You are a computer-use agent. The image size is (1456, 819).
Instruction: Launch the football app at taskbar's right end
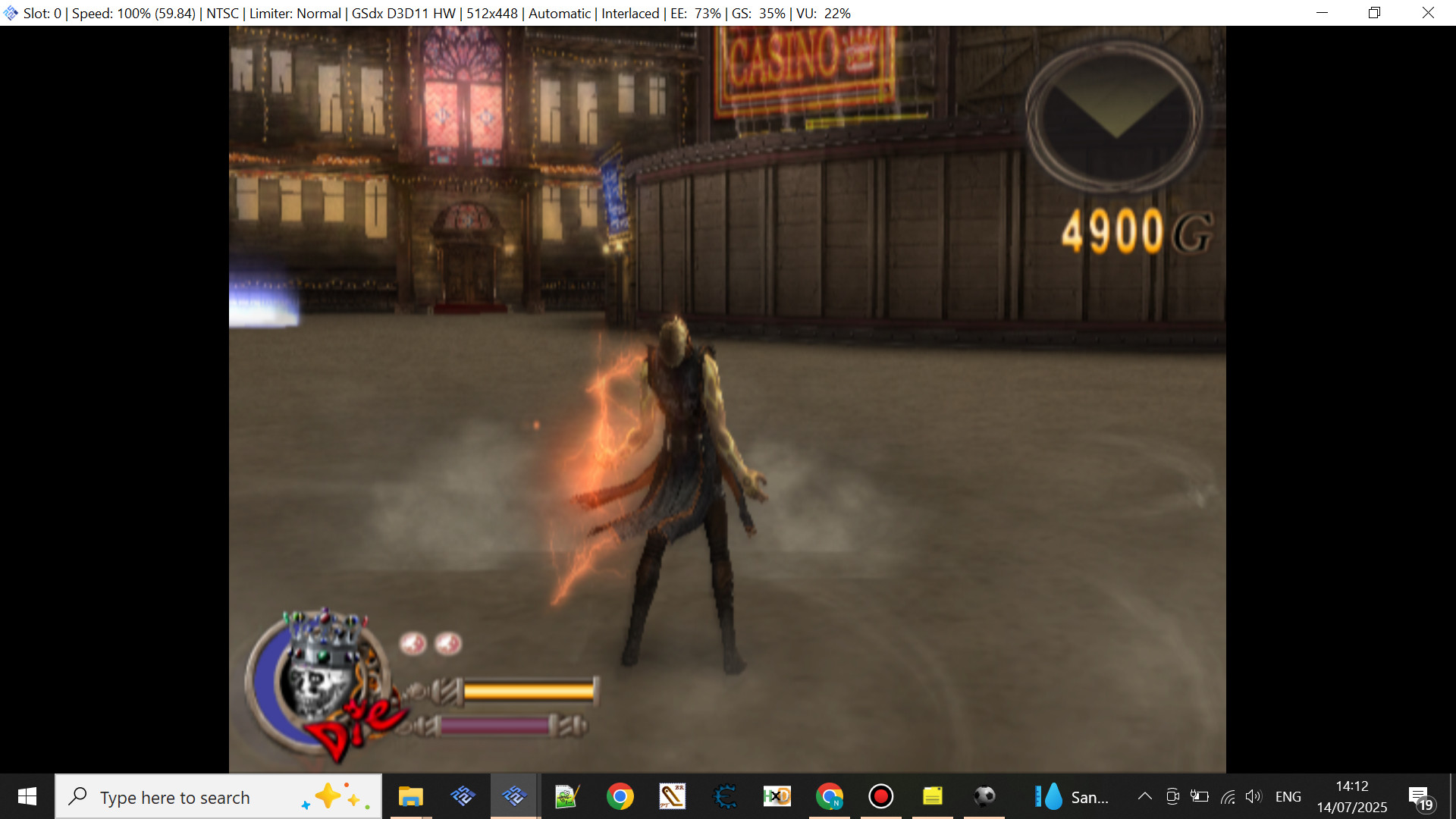coord(984,796)
